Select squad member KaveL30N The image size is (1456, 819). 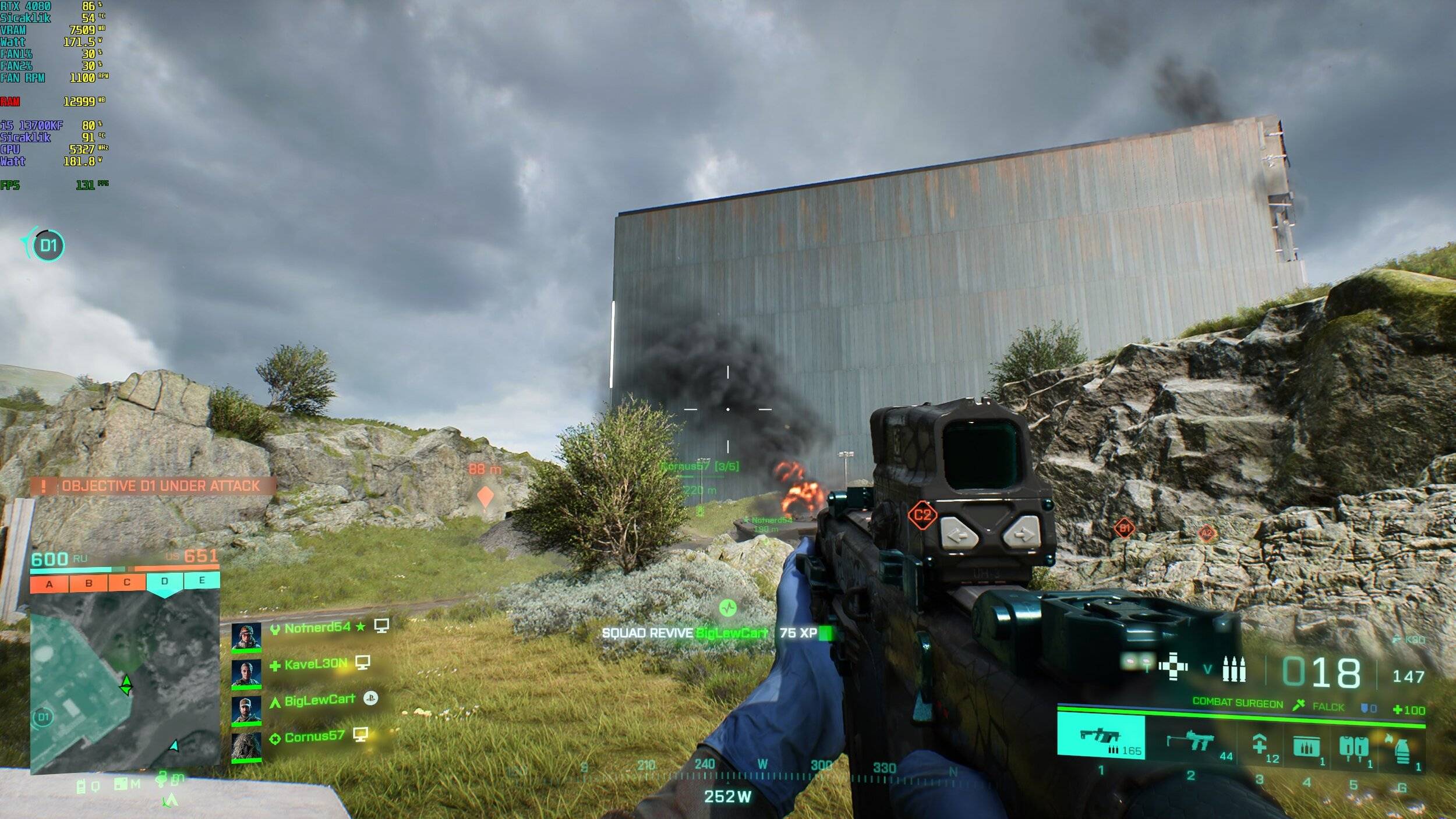[316, 664]
